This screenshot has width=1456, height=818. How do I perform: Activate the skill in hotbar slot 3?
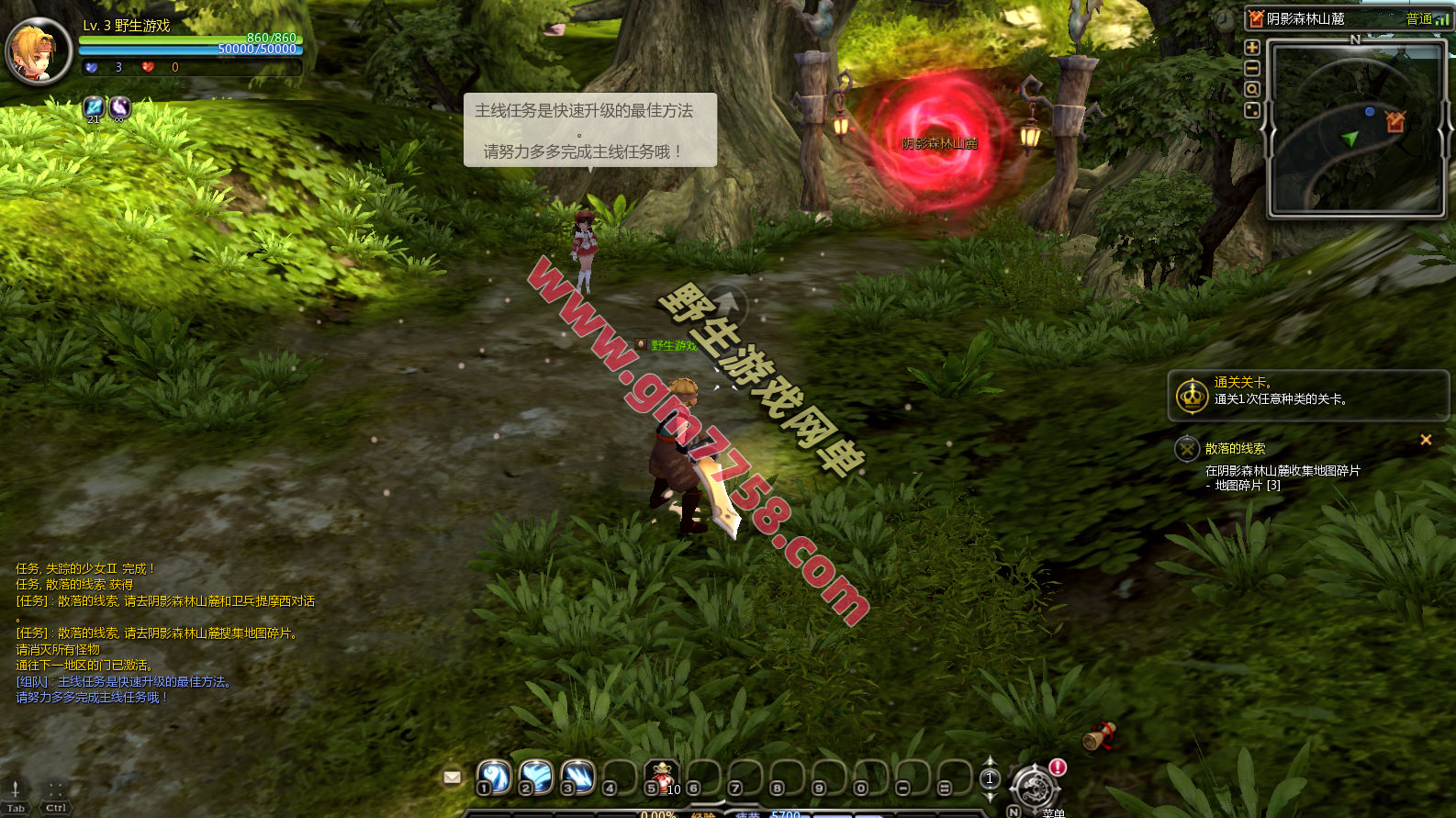(577, 778)
